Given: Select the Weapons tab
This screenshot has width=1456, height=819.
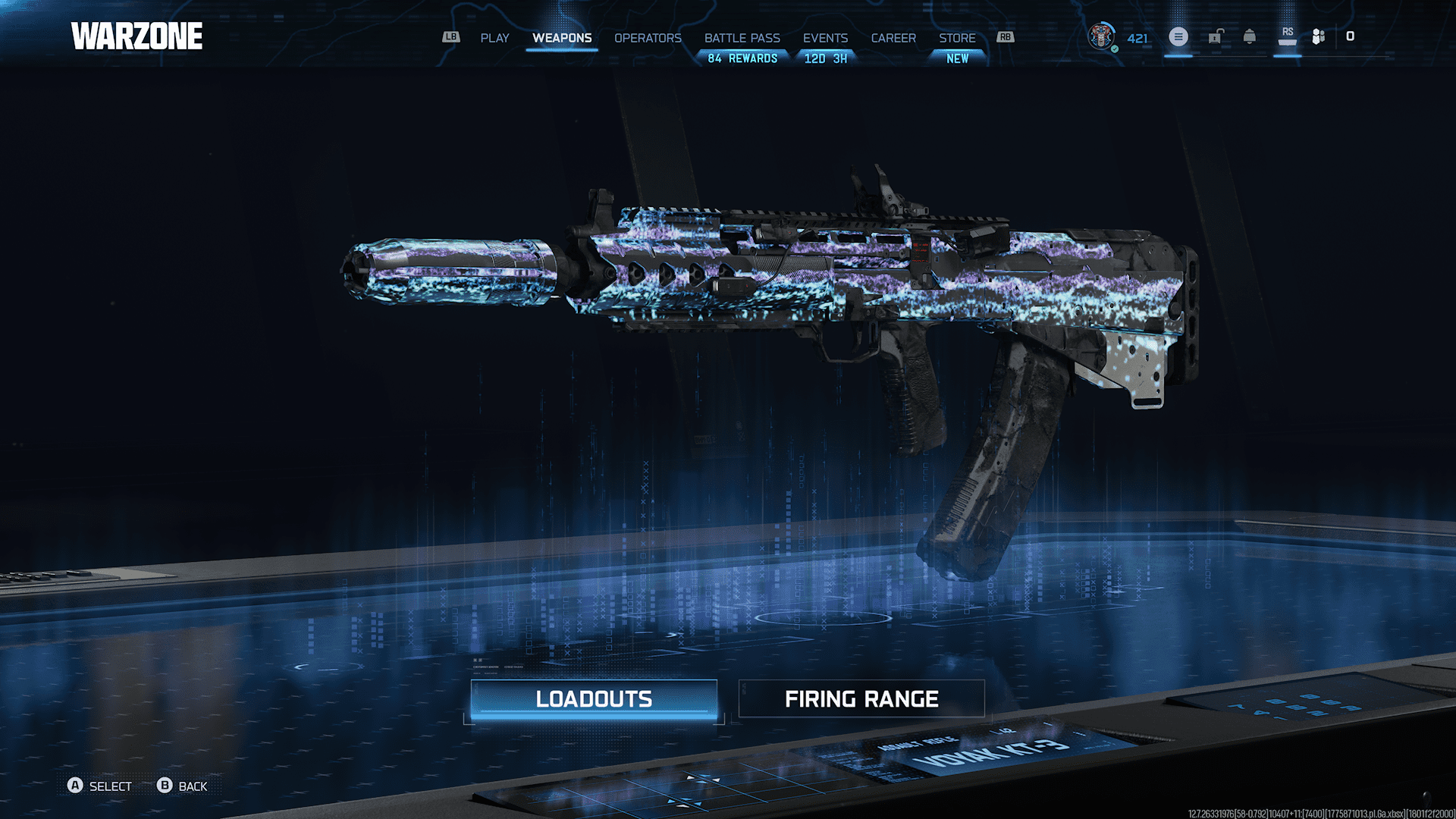Looking at the screenshot, I should [562, 38].
